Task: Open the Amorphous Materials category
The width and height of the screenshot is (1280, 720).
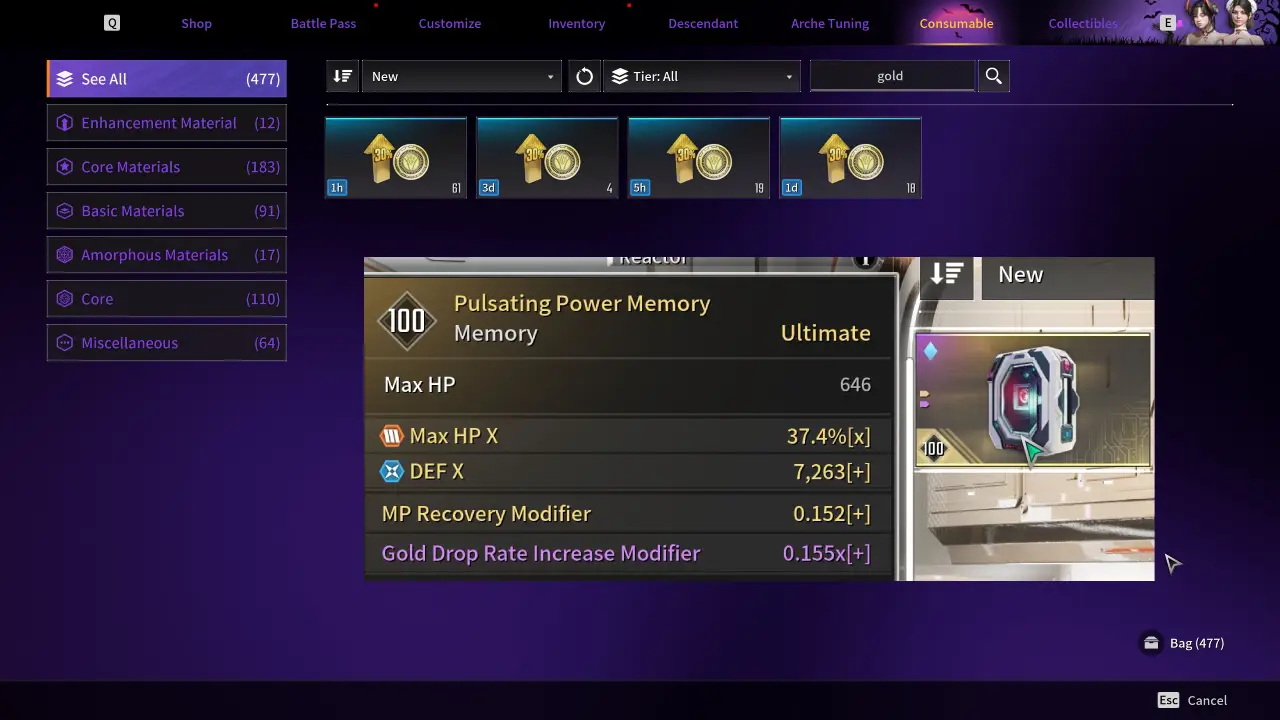Action: 167,255
